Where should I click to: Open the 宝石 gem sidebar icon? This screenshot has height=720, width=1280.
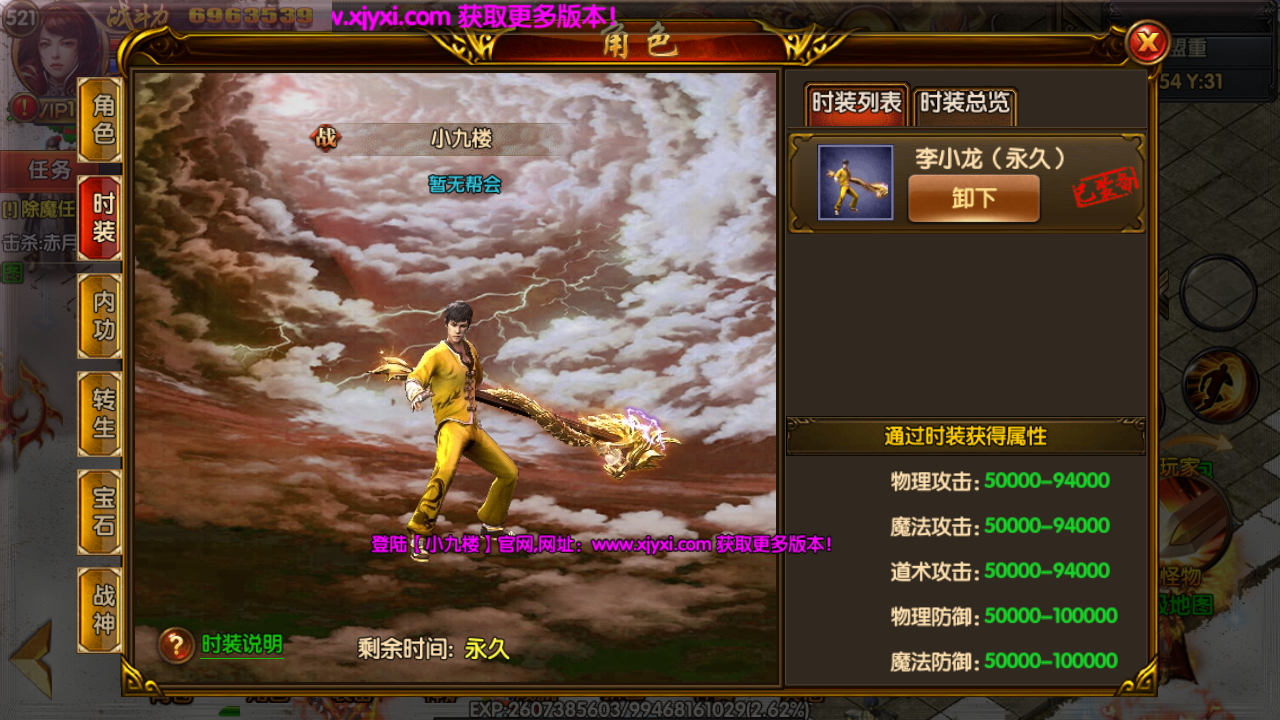tap(99, 512)
